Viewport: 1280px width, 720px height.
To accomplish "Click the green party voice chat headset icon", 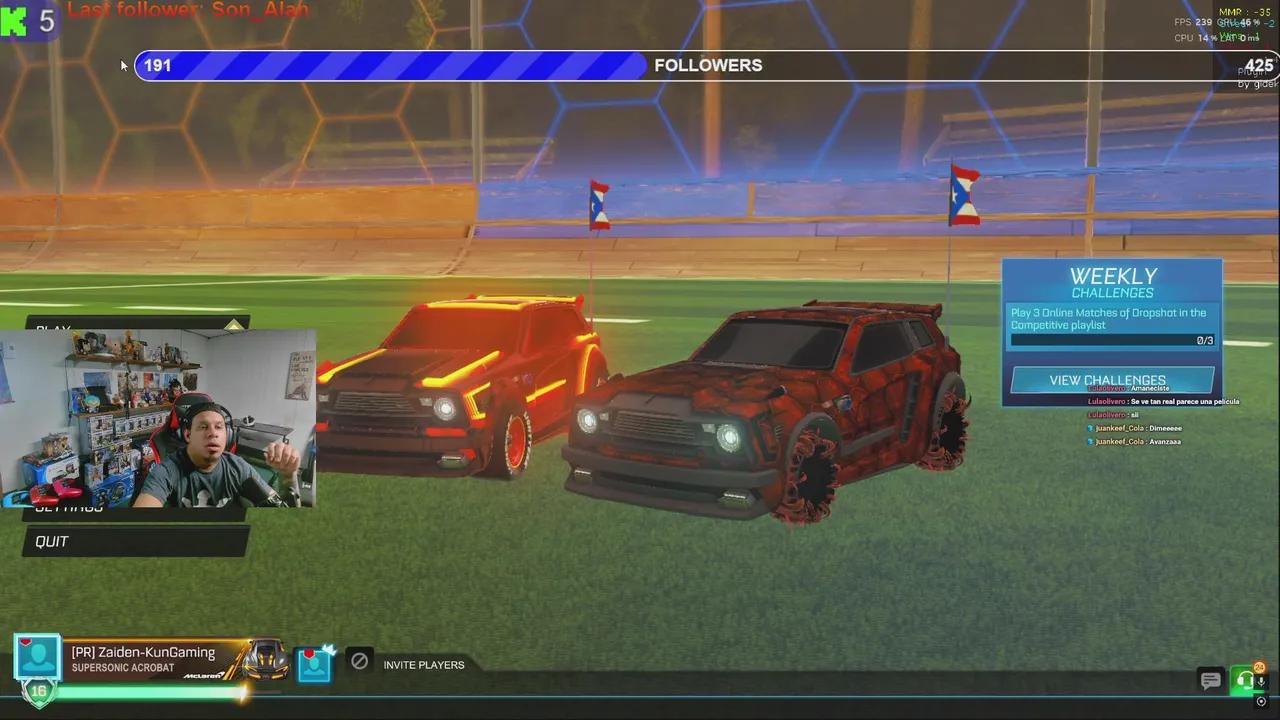I will [x=1246, y=681].
